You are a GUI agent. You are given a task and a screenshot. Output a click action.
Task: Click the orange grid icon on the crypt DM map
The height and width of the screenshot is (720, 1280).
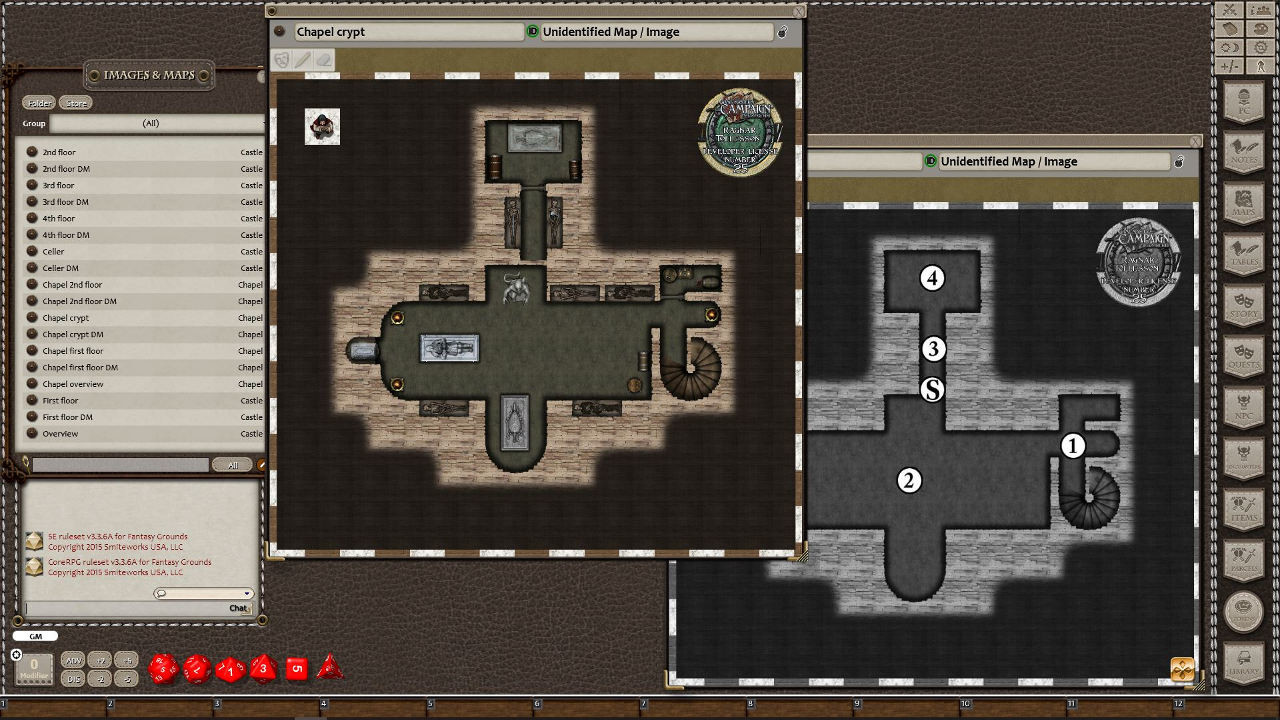(1182, 668)
